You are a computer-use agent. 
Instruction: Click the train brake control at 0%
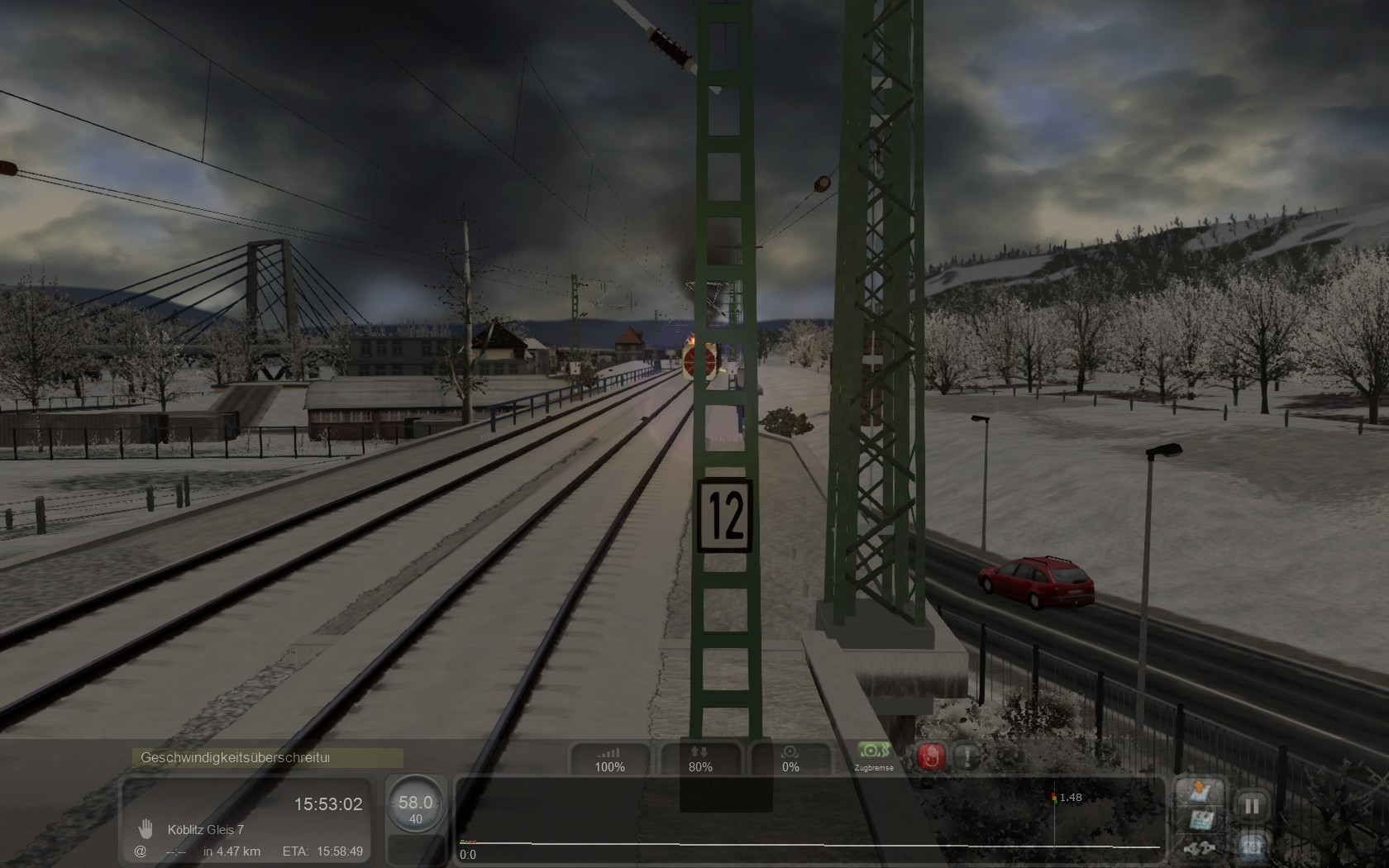pyautogui.click(x=790, y=758)
